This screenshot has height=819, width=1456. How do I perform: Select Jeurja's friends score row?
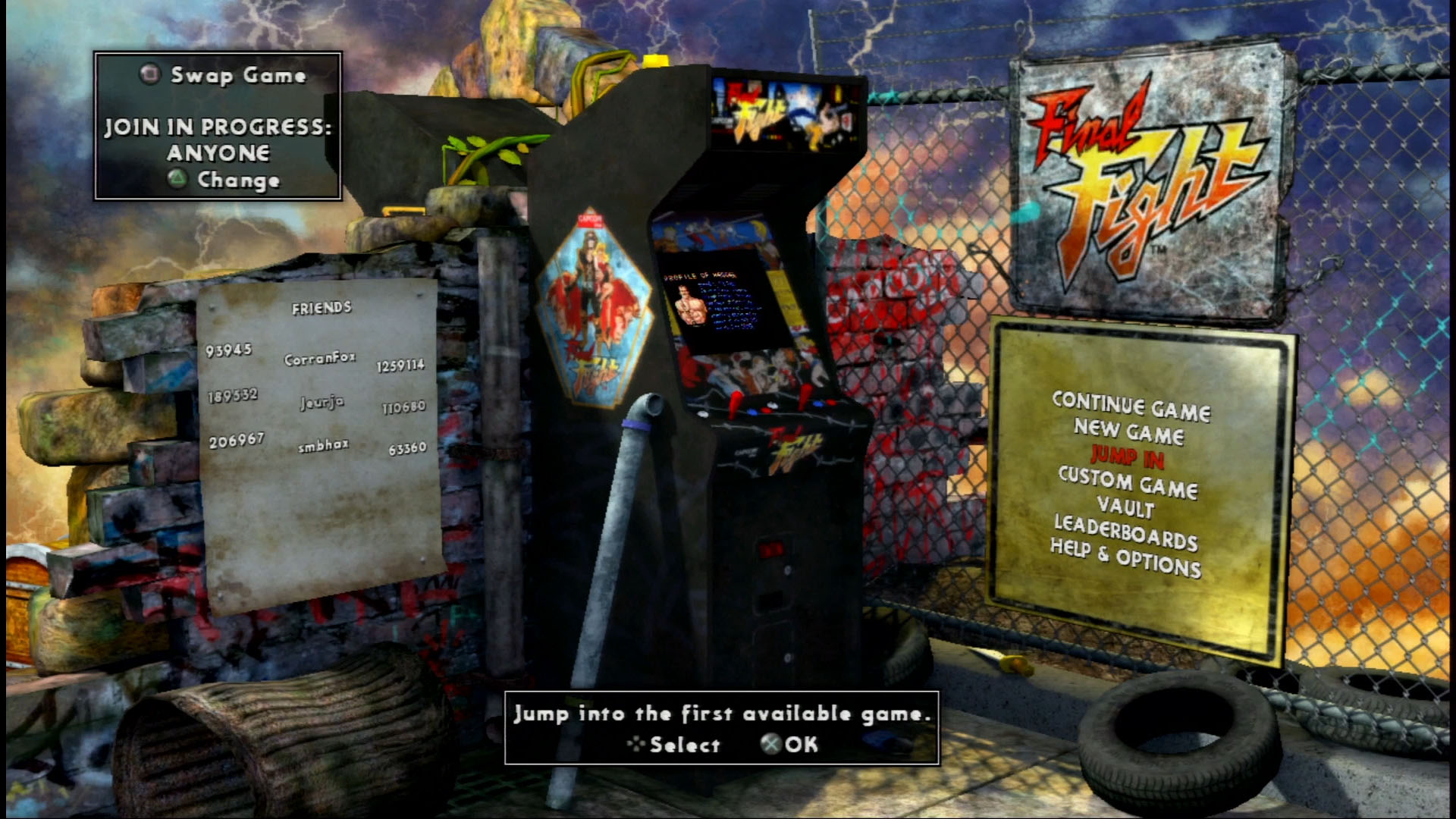(x=322, y=402)
